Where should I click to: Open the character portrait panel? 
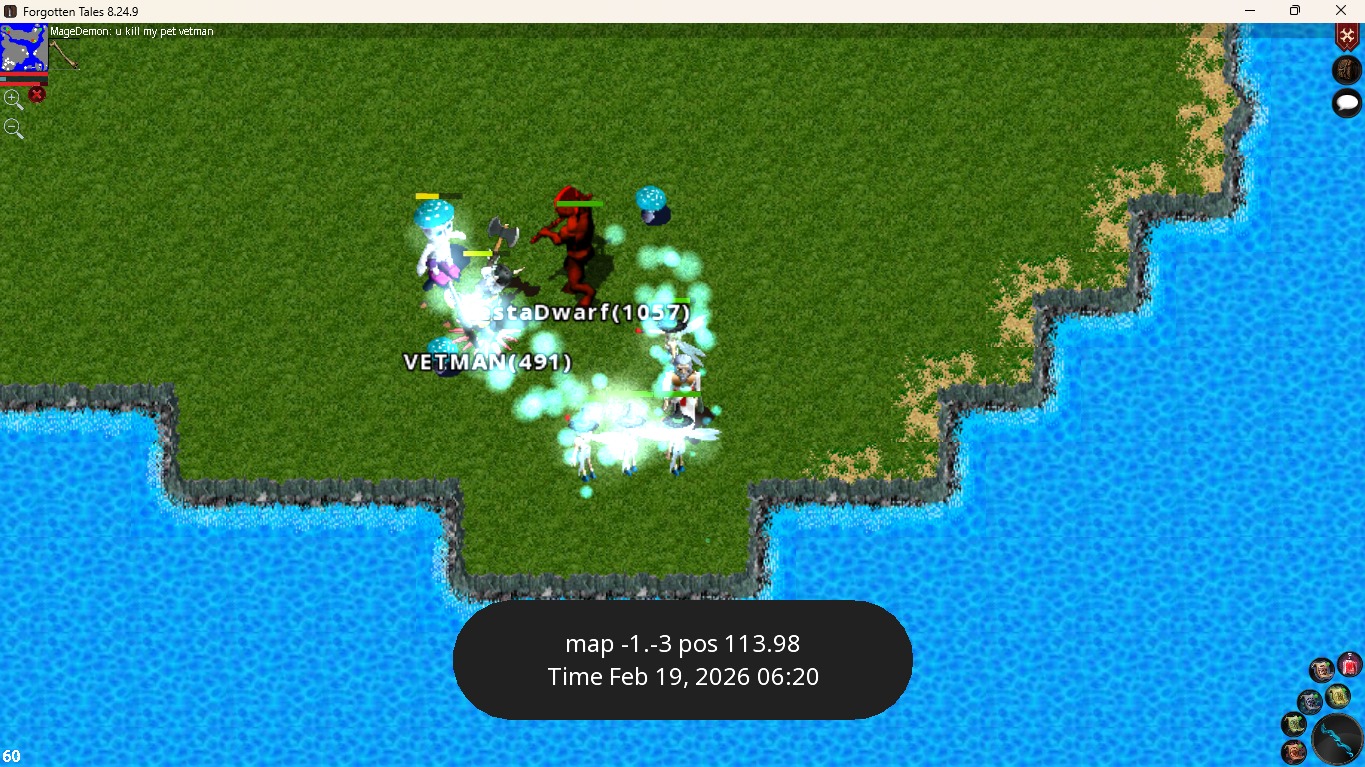pyautogui.click(x=1347, y=70)
